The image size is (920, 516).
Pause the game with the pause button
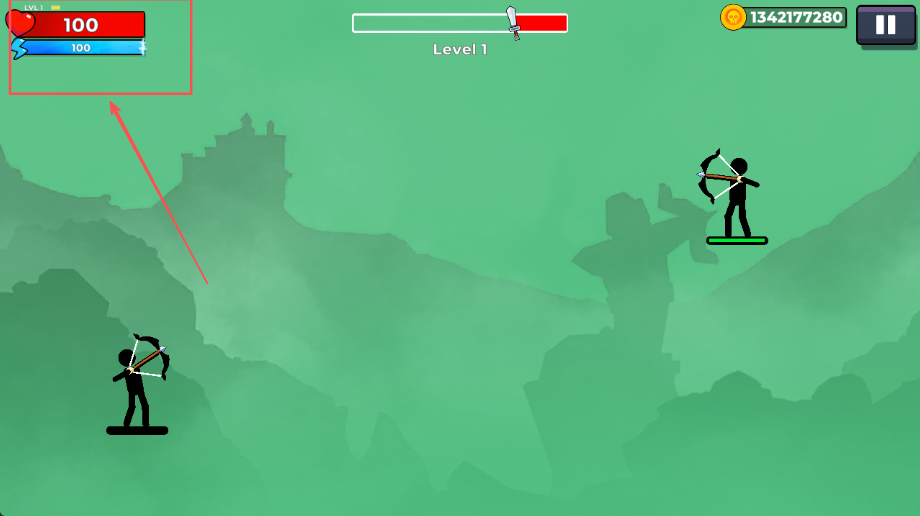885,25
